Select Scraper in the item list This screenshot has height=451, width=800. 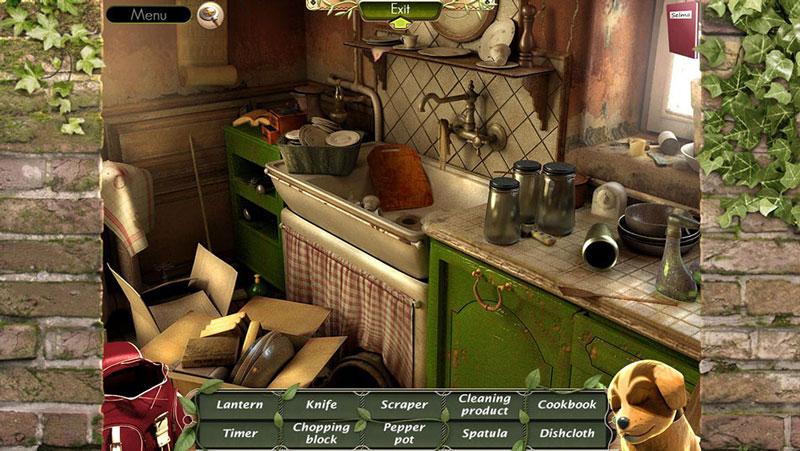[x=404, y=405]
